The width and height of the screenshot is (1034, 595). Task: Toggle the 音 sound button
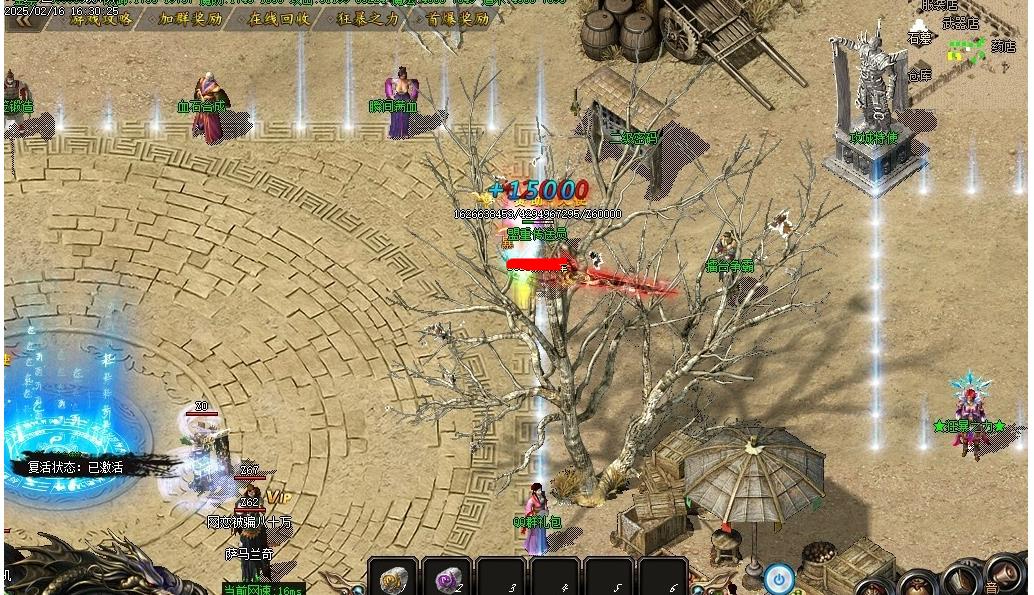992,587
